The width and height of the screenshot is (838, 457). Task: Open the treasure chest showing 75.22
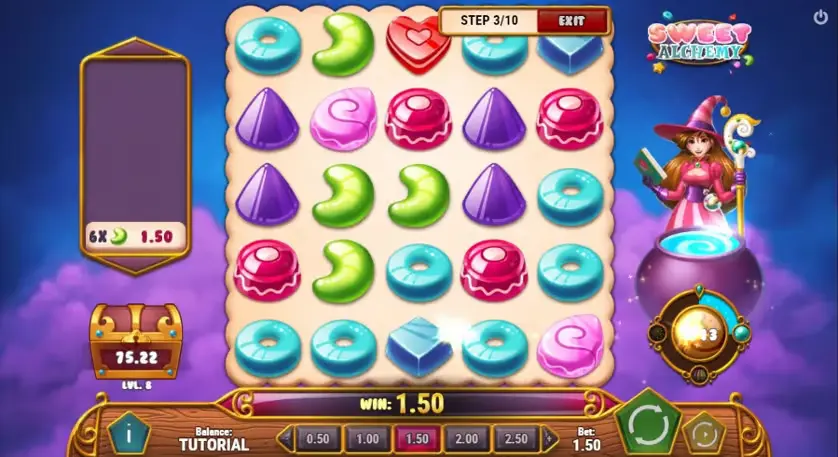pos(136,340)
